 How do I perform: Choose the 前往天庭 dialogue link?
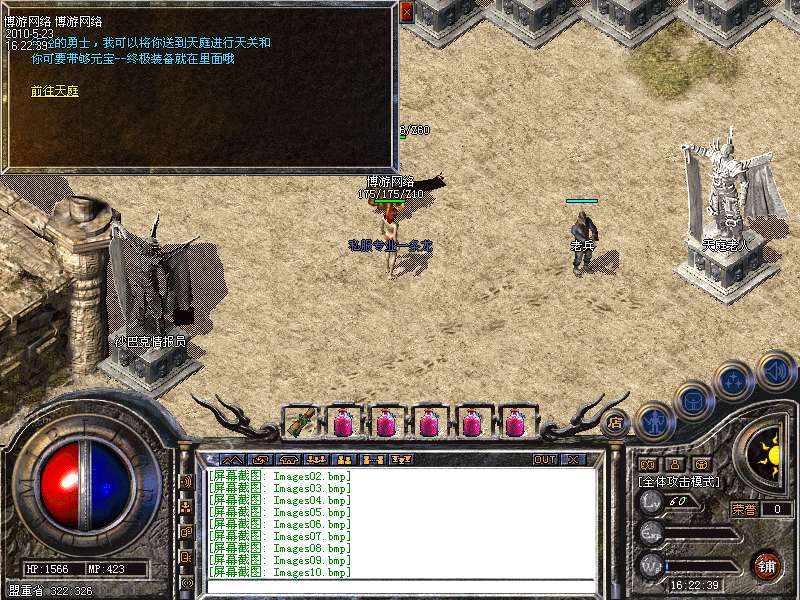(x=54, y=91)
